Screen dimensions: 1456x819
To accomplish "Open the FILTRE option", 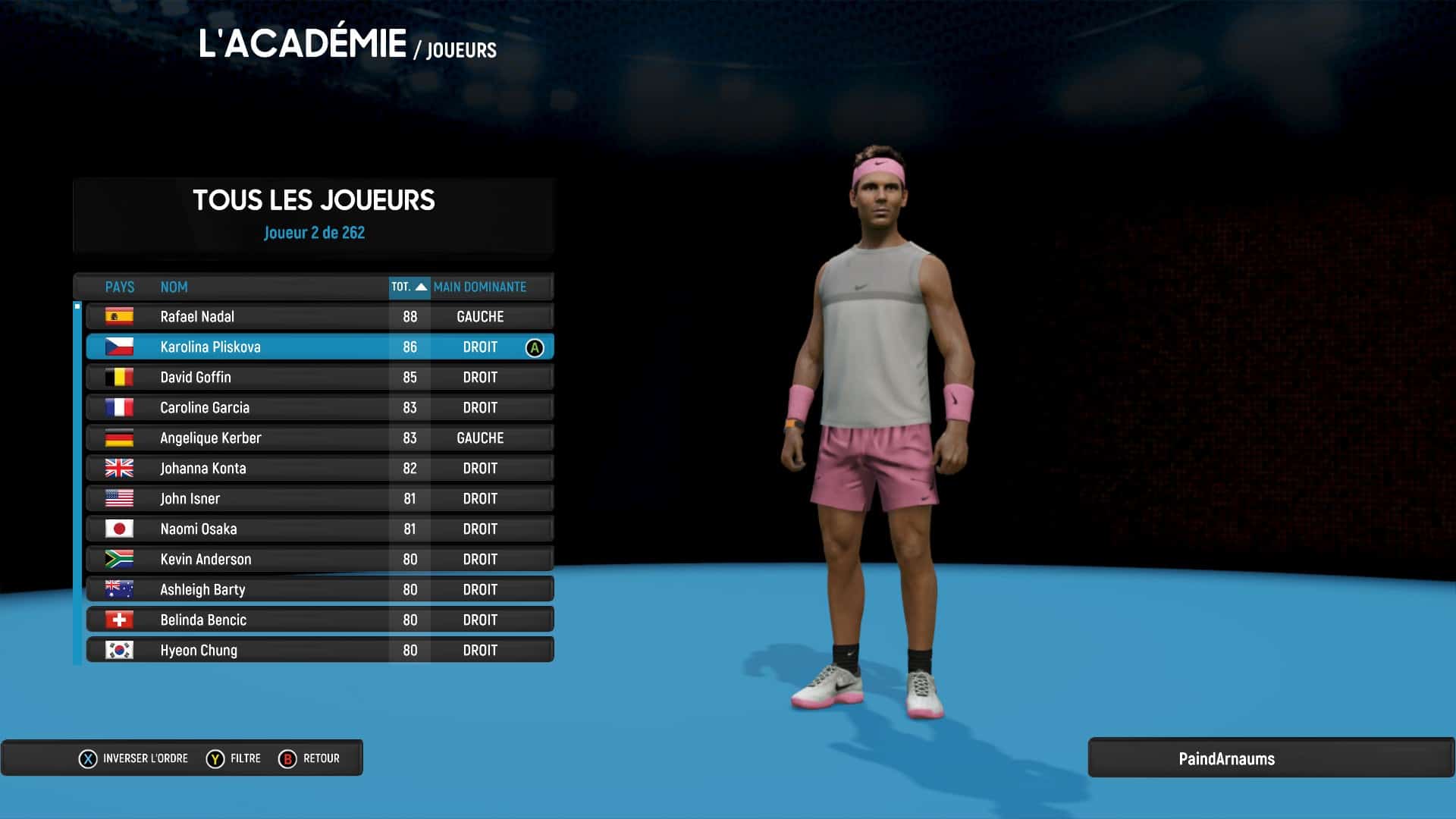I will pos(234,758).
